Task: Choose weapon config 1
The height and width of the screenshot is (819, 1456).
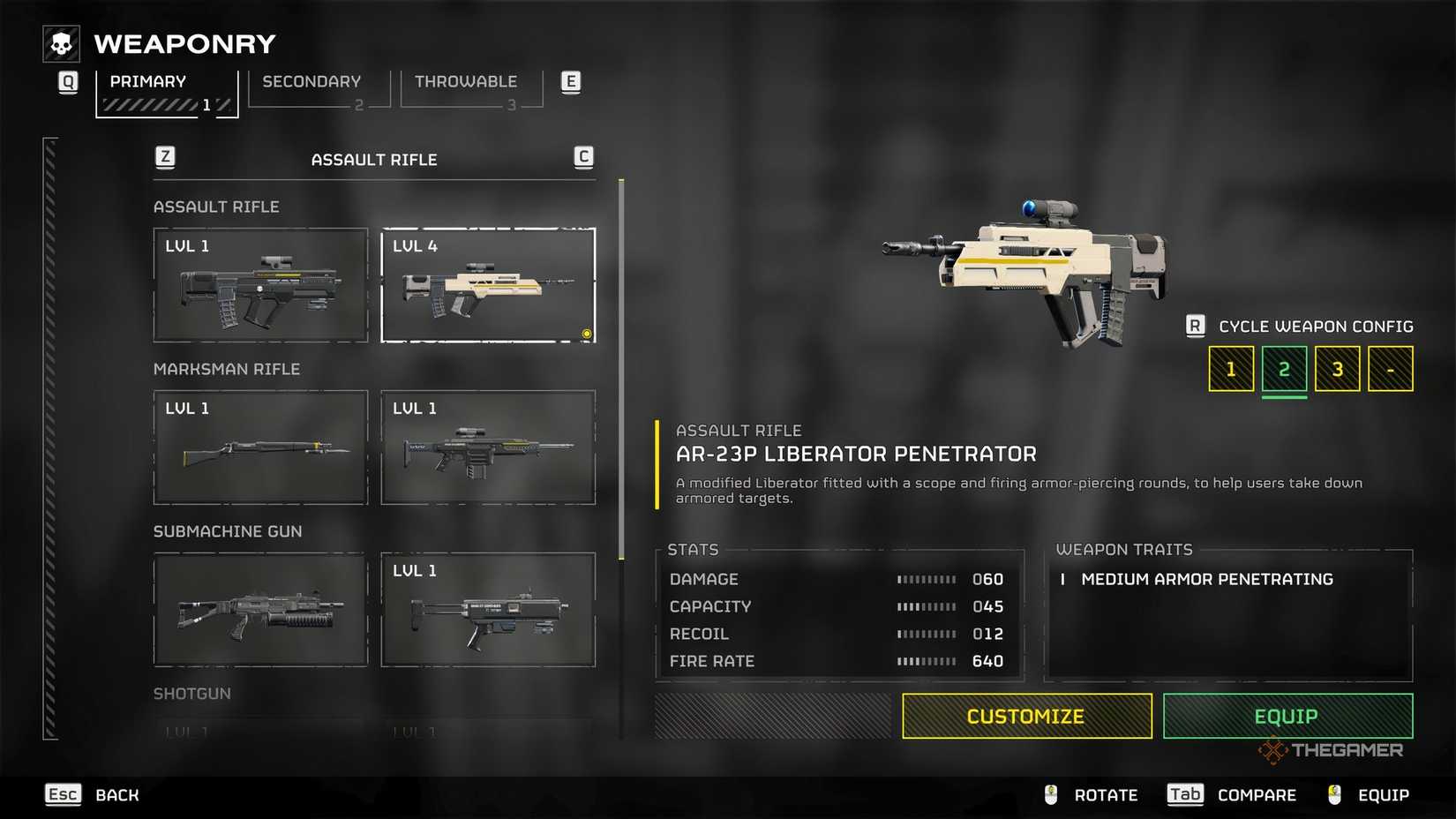Action: point(1231,369)
